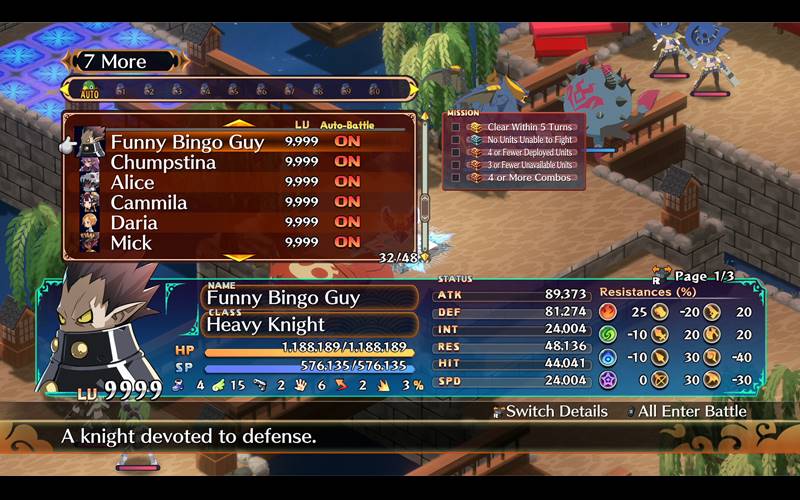Click the AUTO icon in deployment bar
The image size is (800, 500).
[90, 90]
